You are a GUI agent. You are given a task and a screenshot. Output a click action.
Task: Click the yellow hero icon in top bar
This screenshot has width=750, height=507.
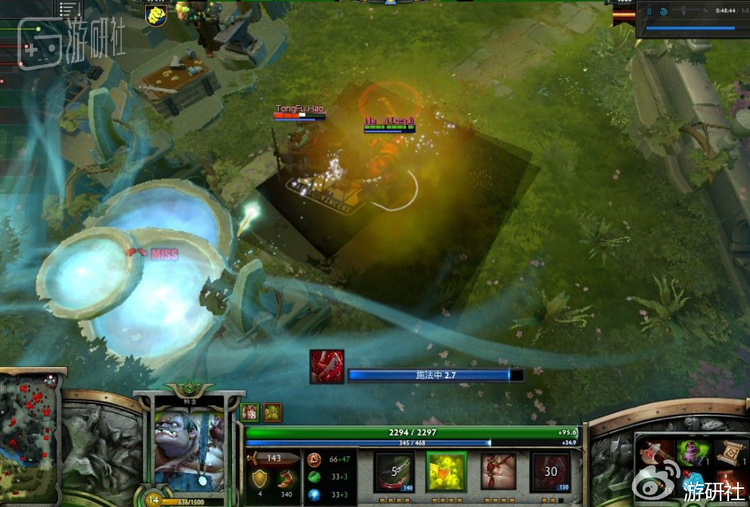[155, 14]
